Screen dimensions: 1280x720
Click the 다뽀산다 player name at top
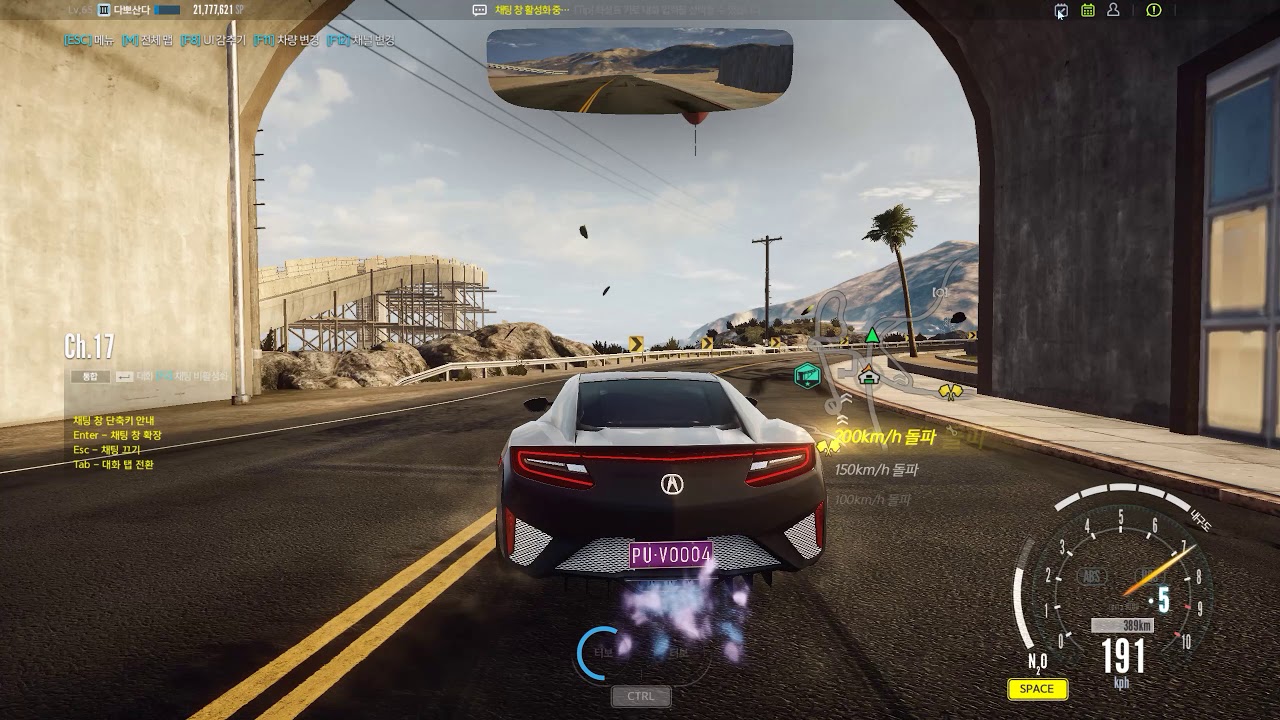tap(131, 10)
